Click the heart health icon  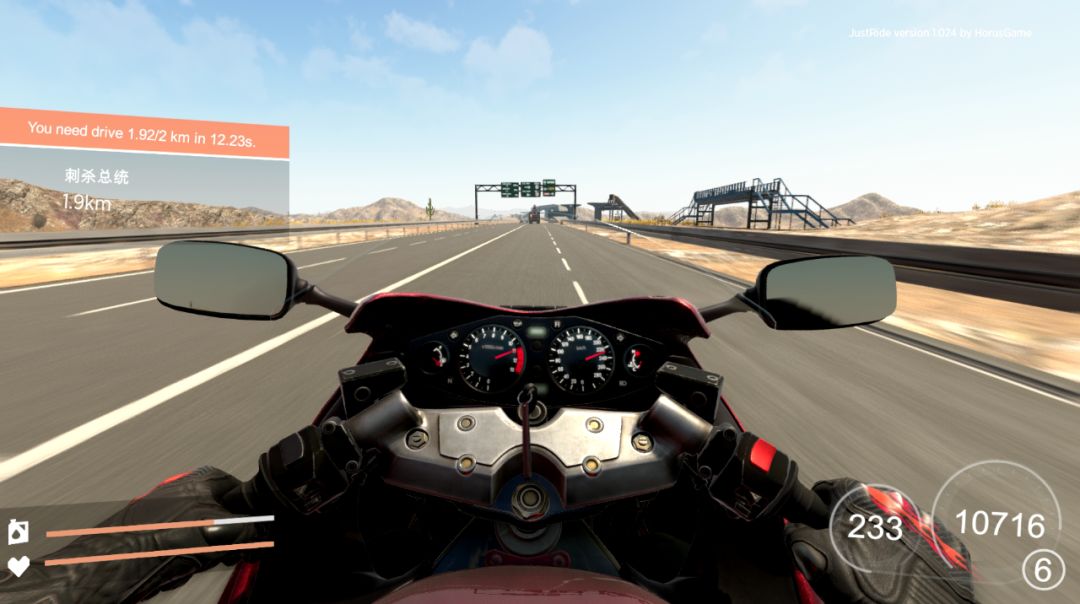[18, 566]
